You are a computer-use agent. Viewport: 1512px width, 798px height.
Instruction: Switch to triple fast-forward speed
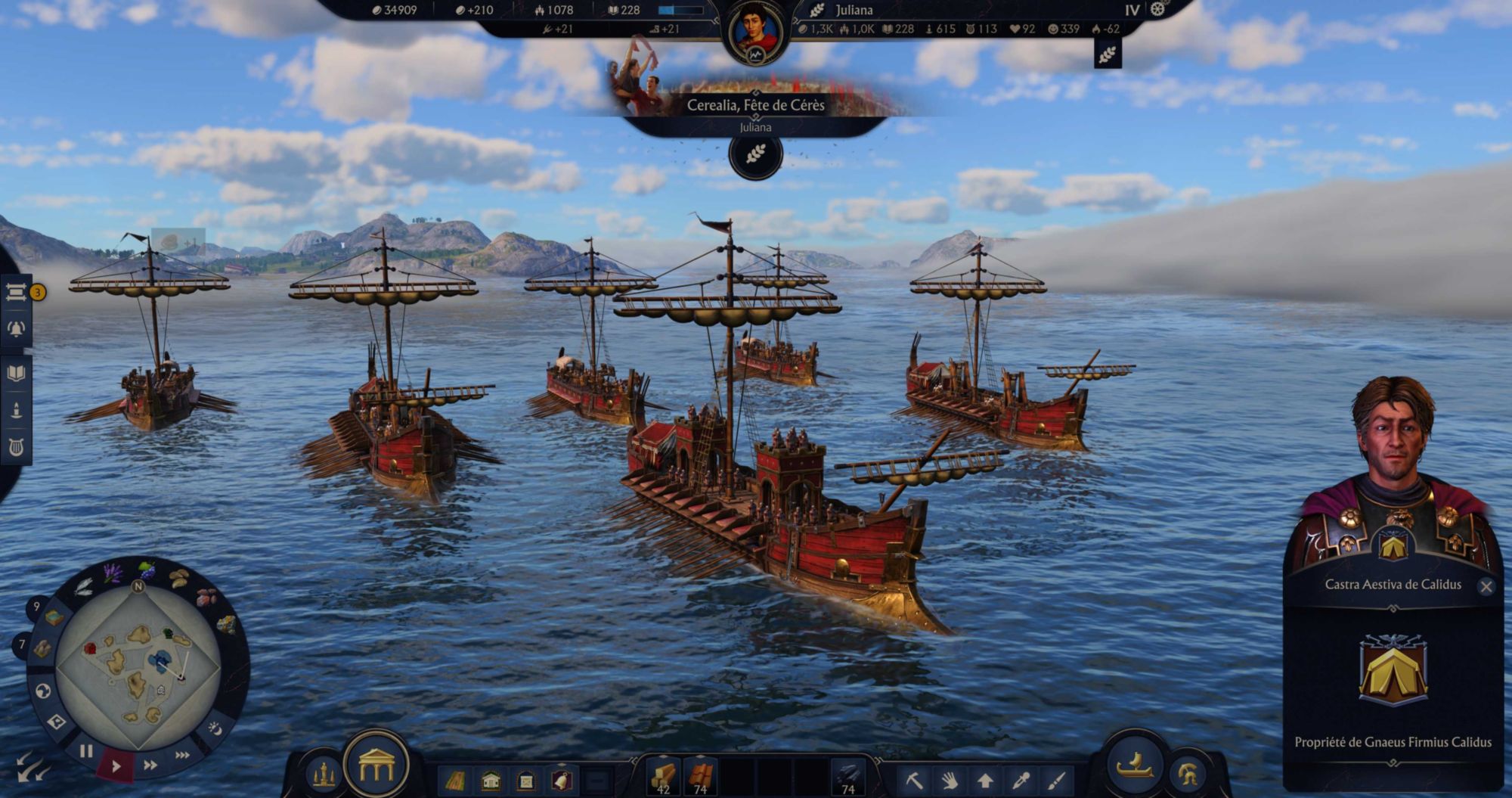coord(182,755)
